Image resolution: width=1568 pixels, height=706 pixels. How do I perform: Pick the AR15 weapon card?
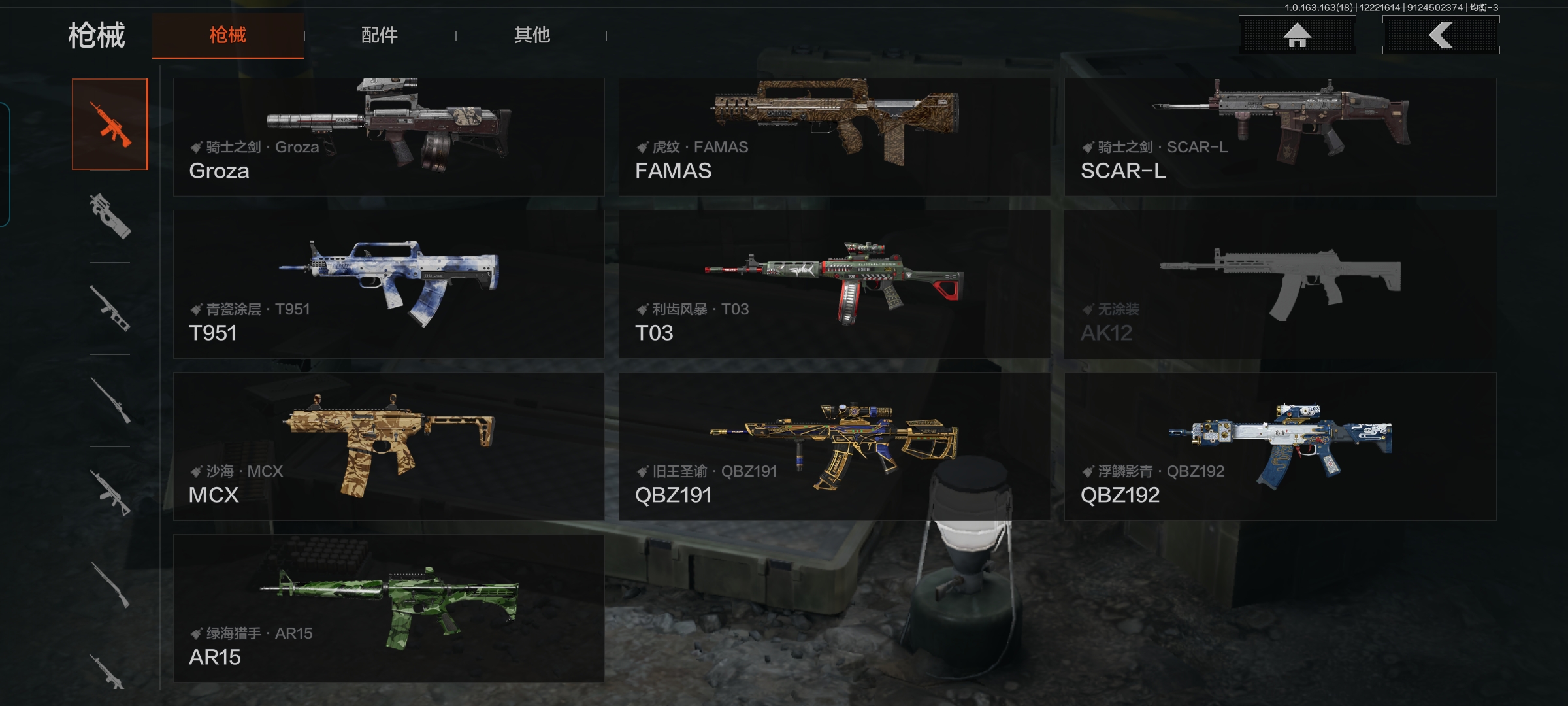pos(389,609)
